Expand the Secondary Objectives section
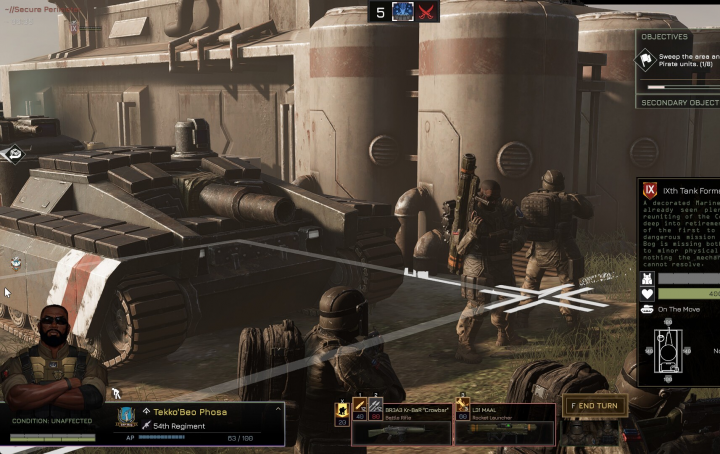Viewport: 720px width, 454px height. 678,102
